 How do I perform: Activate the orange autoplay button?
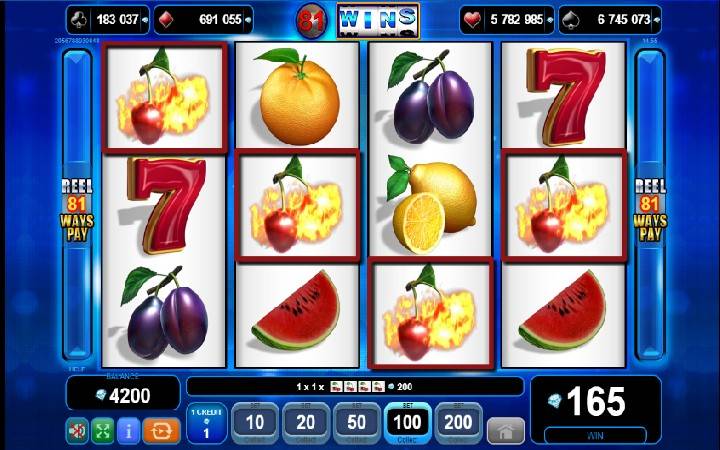[x=159, y=431]
